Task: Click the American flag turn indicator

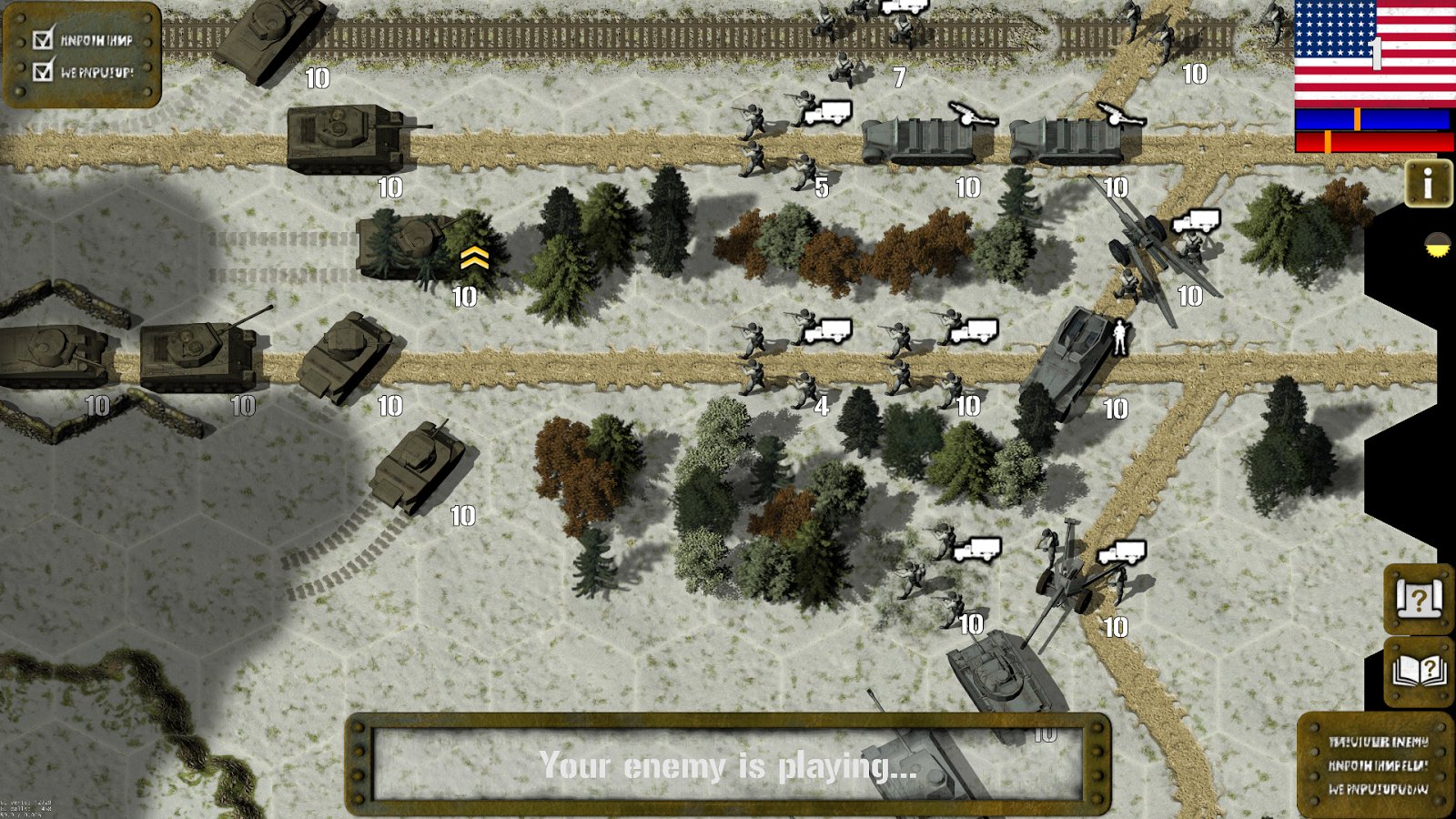Action: point(1374,54)
